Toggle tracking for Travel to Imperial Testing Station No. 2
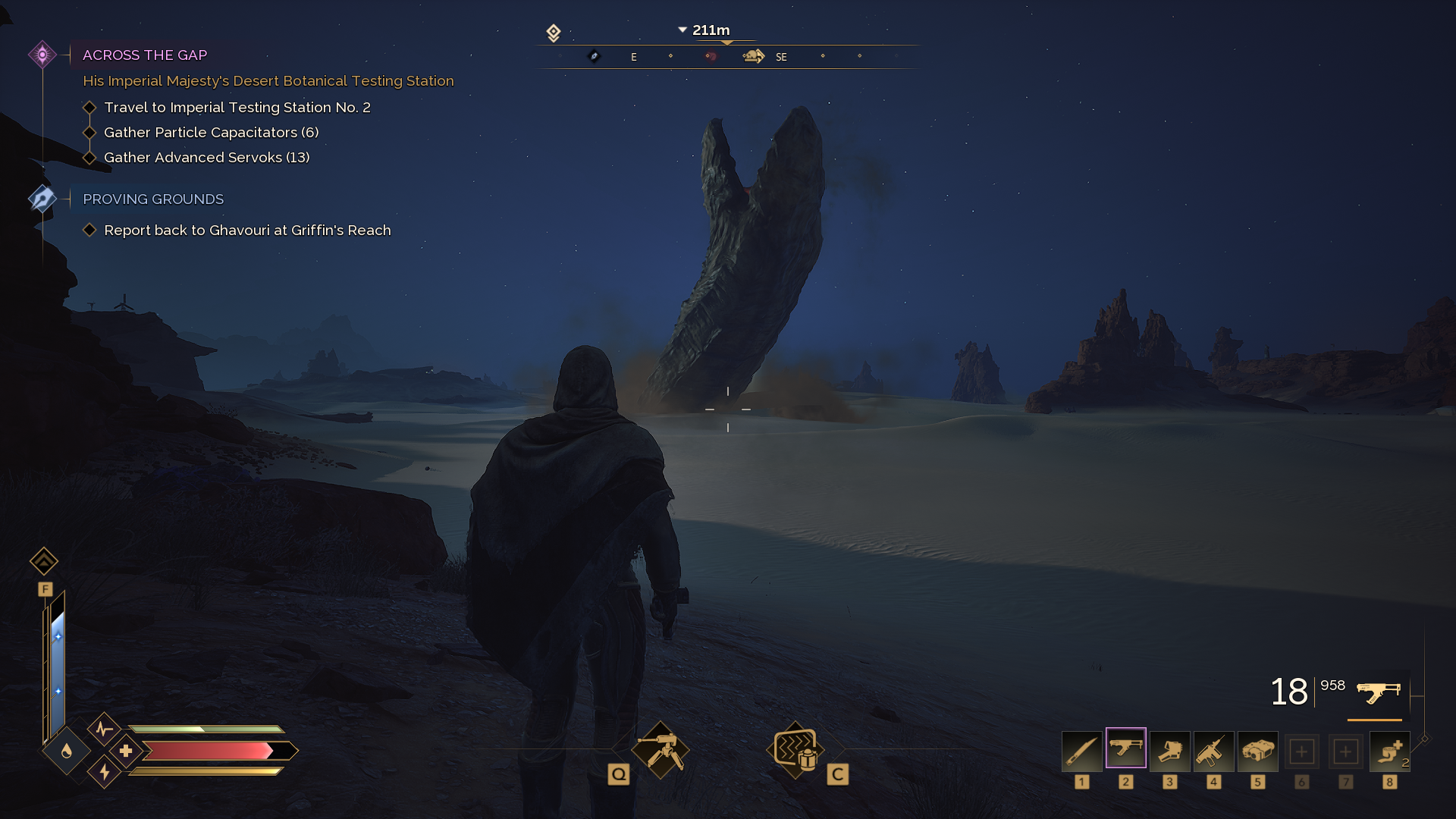Image resolution: width=1456 pixels, height=819 pixels. (90, 107)
